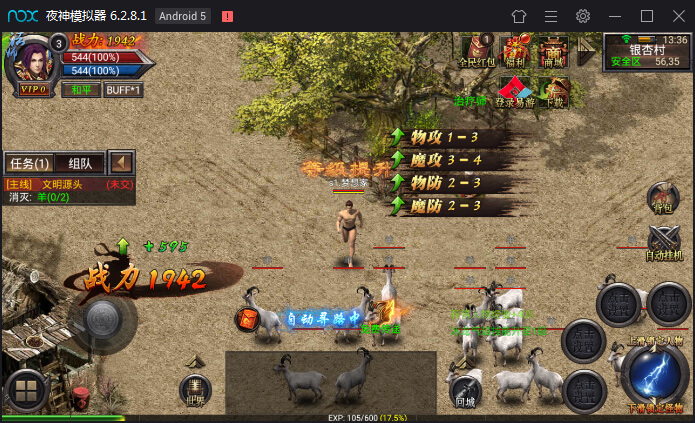Click the player portrait avatar
This screenshot has height=423, width=695.
(x=32, y=59)
